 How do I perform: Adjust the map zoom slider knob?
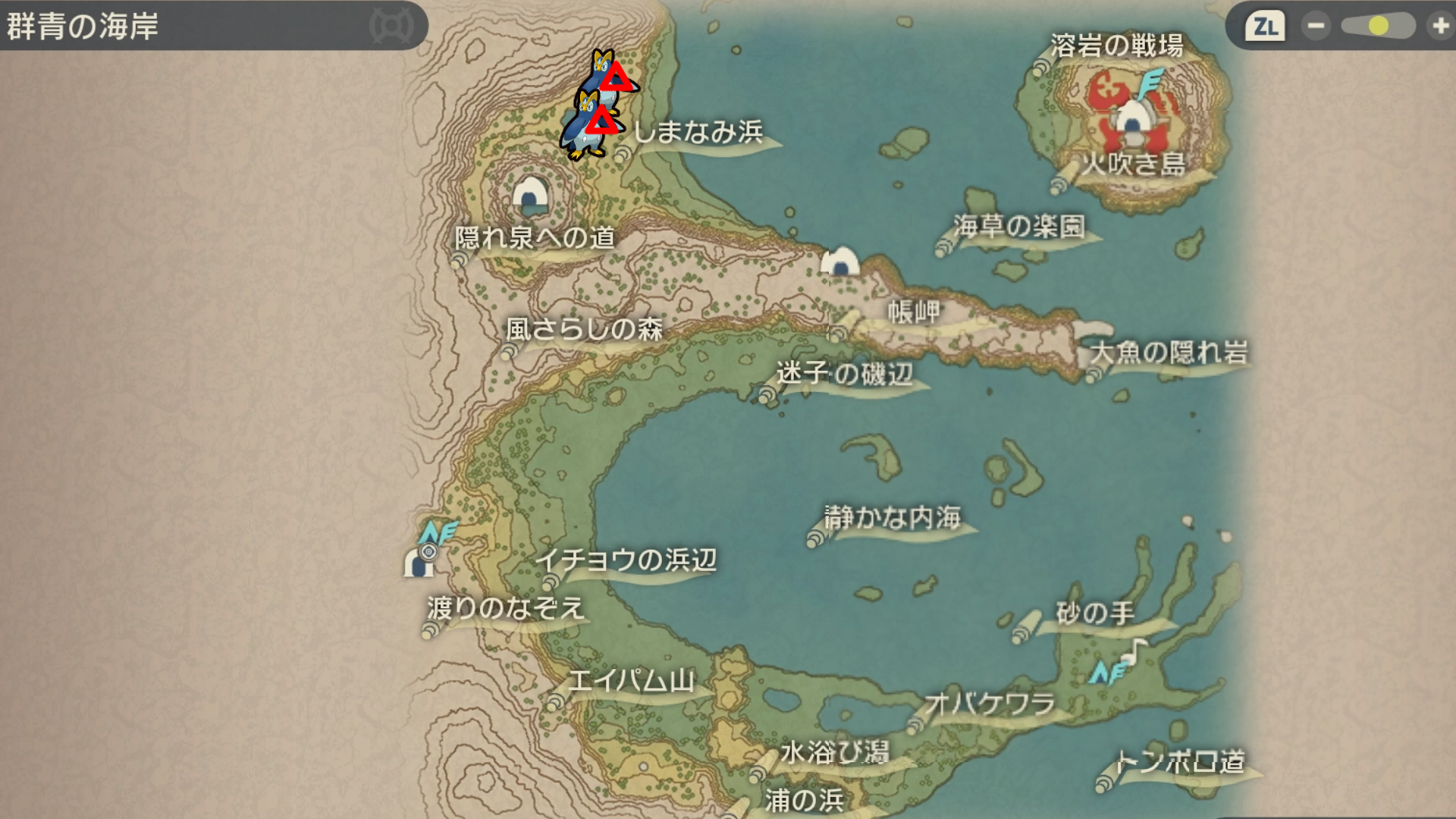point(1378,27)
